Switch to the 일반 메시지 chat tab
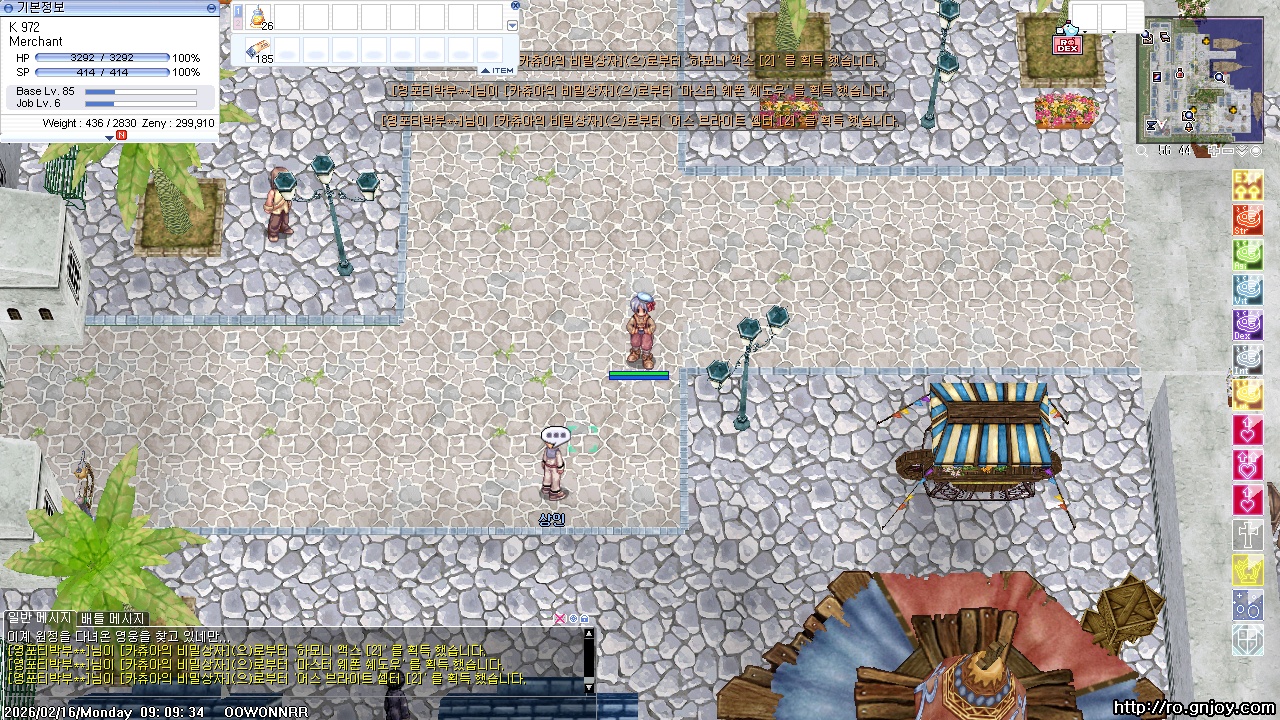 (x=40, y=619)
